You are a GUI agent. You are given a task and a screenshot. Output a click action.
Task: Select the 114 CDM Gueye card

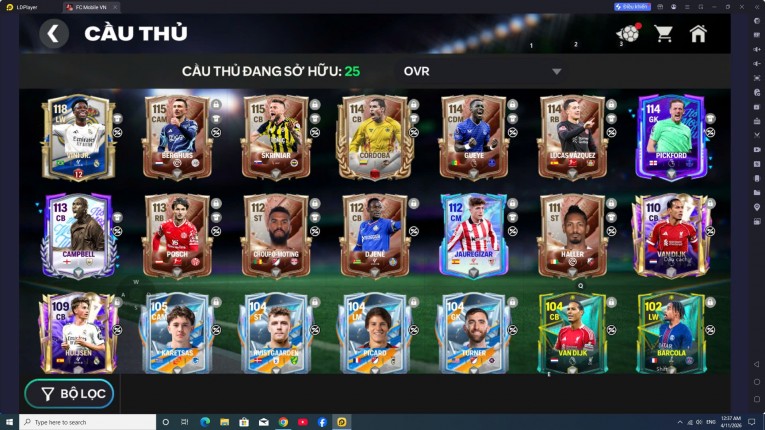pos(473,138)
